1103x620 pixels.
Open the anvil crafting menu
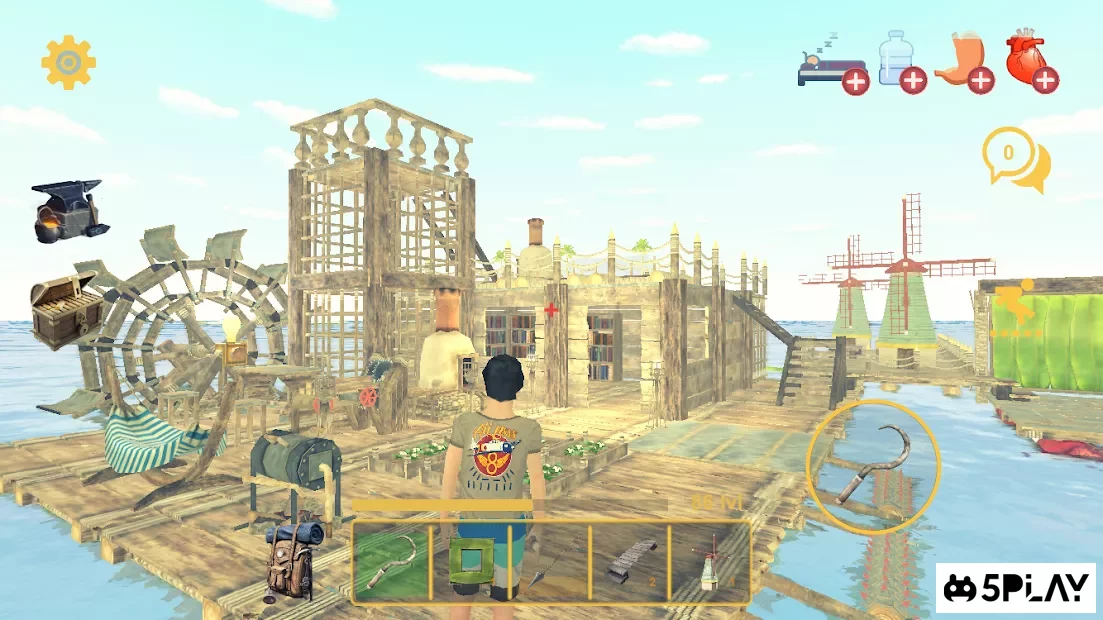68,209
